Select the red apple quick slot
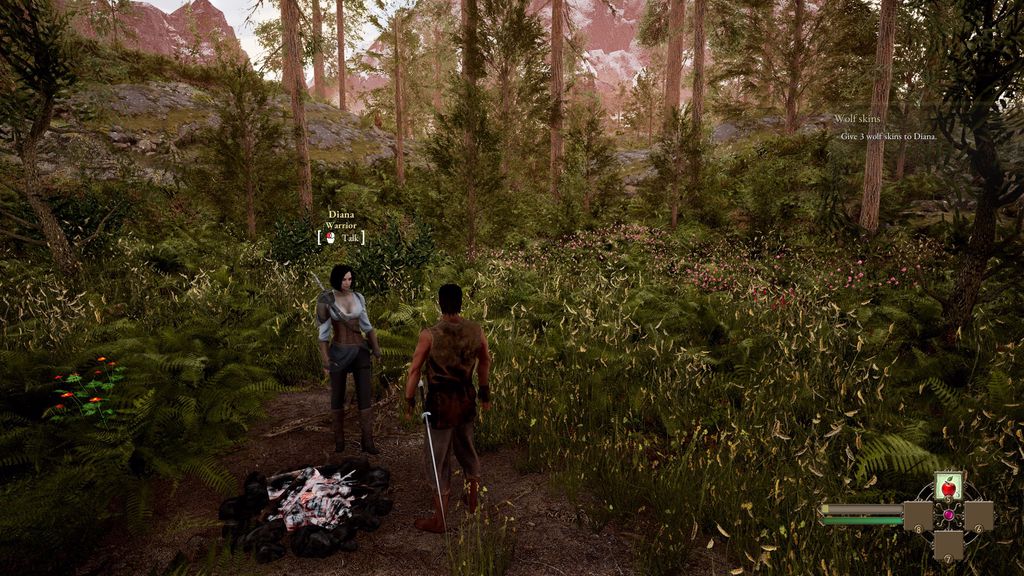 point(948,487)
